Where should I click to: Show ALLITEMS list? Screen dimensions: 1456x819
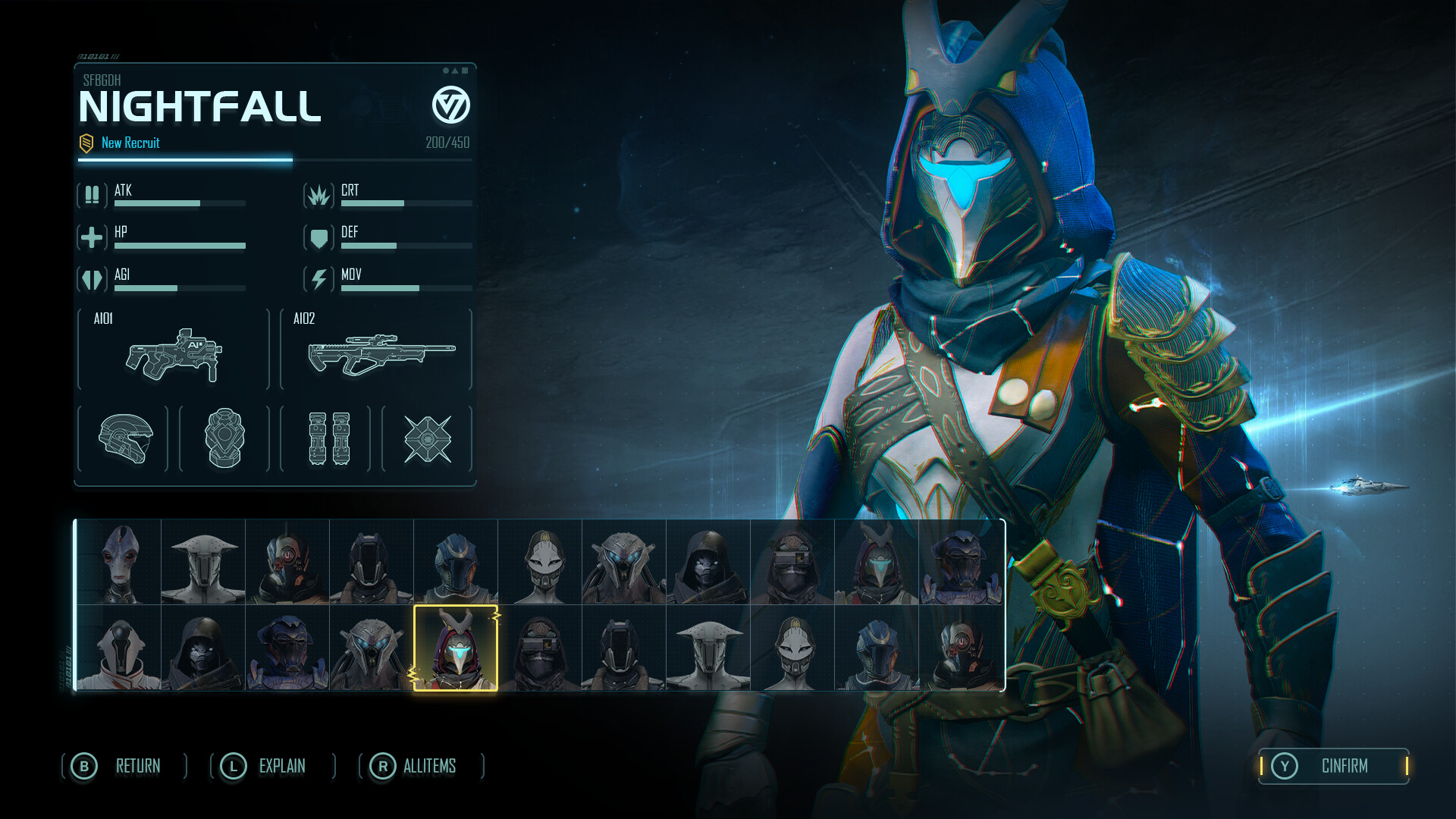(x=421, y=766)
